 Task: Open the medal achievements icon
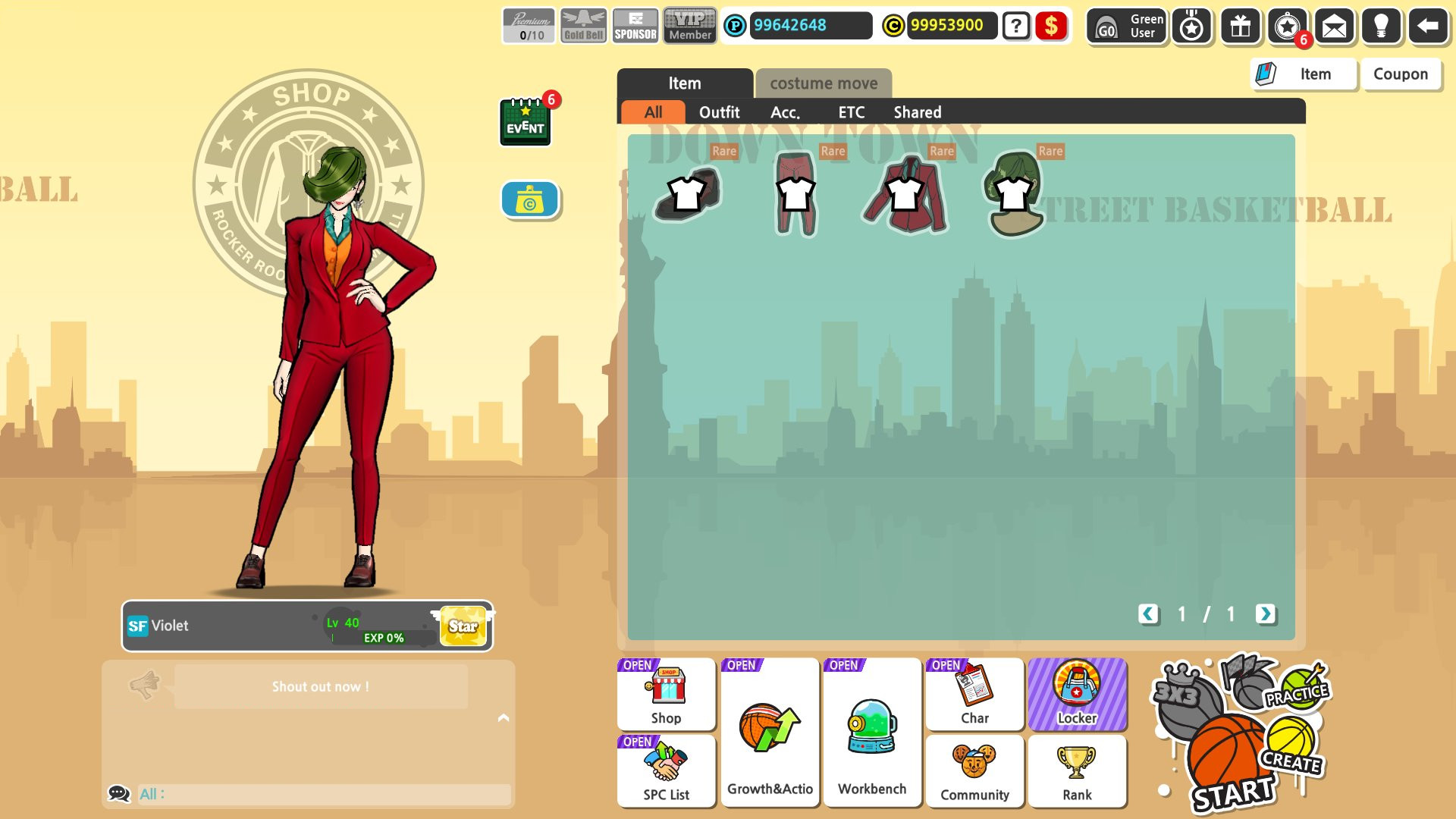click(1191, 27)
